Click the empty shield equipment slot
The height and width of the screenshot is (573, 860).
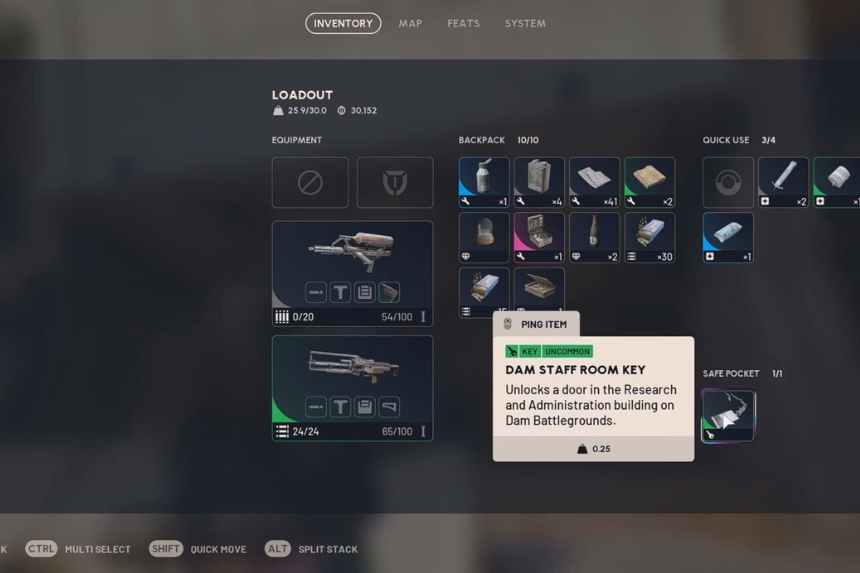[395, 182]
